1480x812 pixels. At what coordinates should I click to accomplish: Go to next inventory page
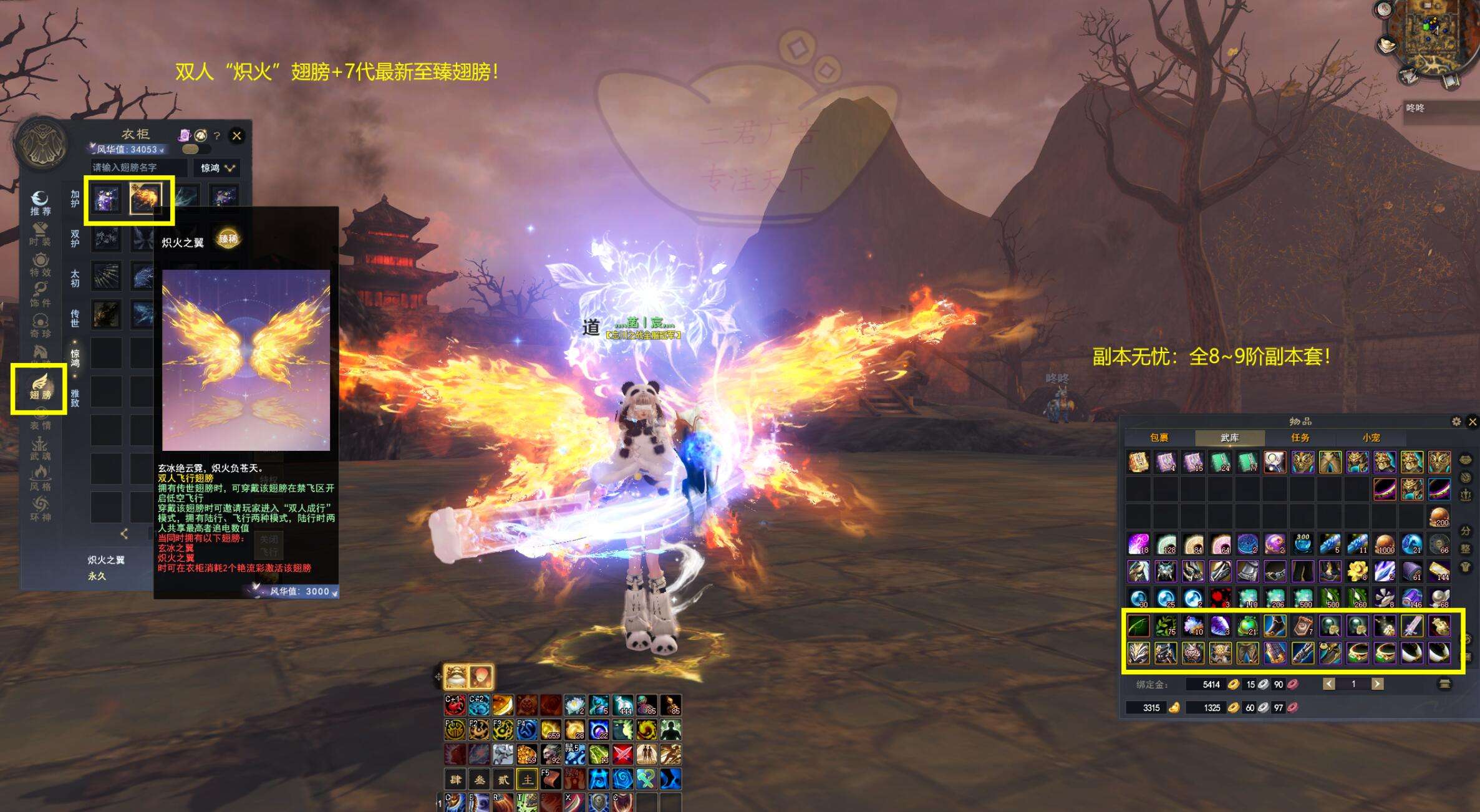pos(1378,684)
